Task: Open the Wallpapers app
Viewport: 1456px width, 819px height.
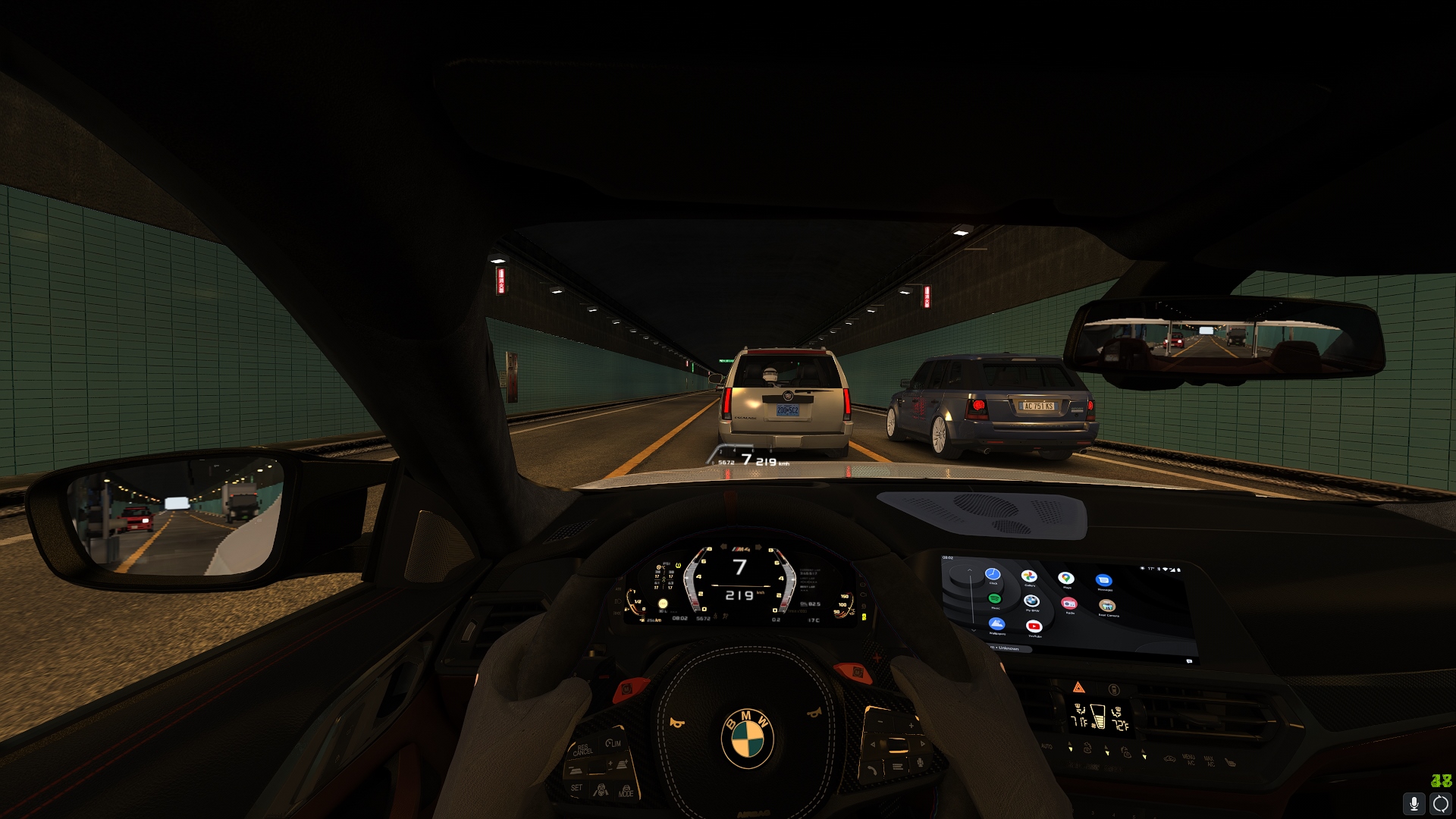Action: click(996, 624)
